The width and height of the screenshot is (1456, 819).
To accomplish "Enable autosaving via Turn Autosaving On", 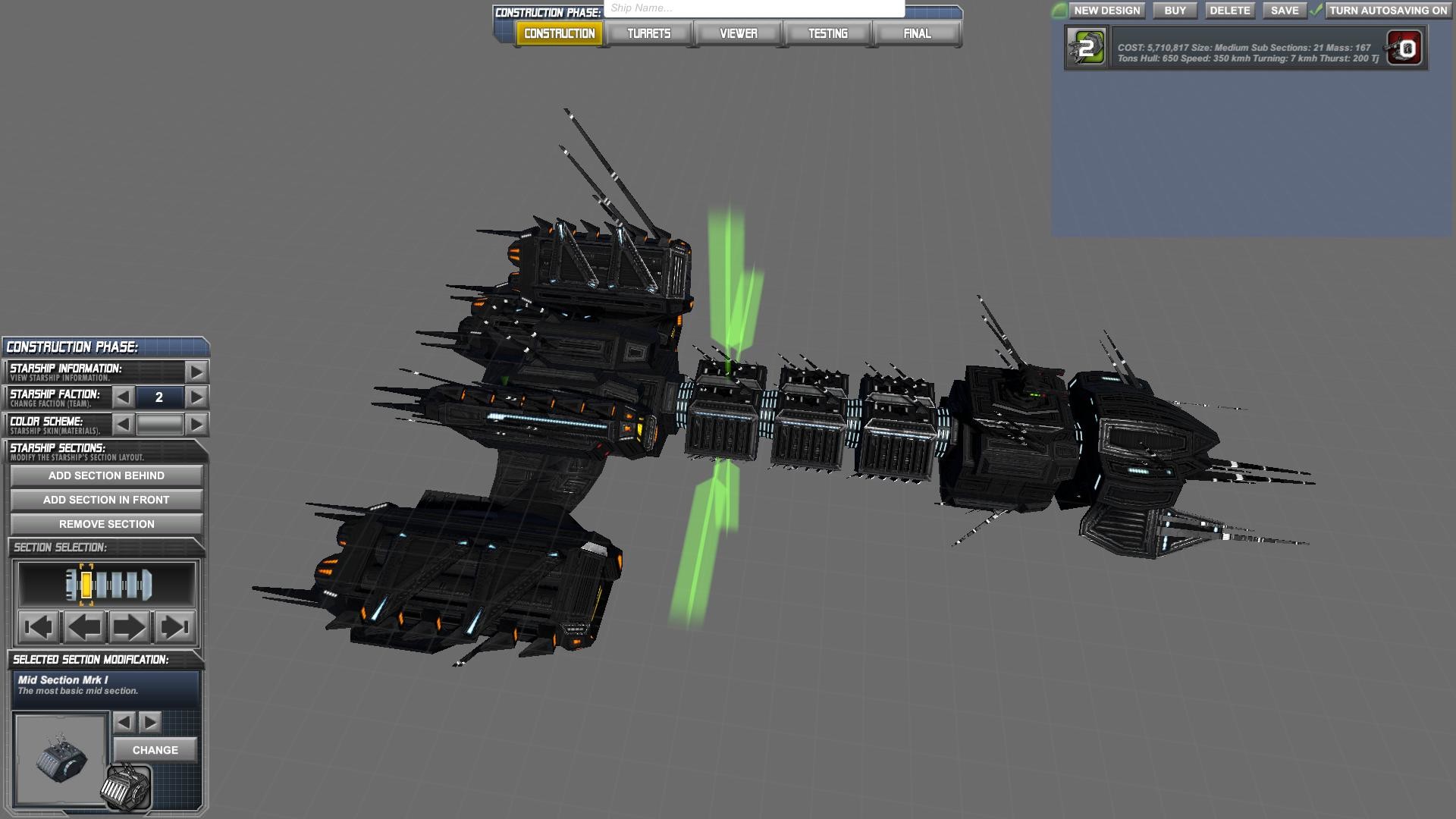I will 1388,11.
